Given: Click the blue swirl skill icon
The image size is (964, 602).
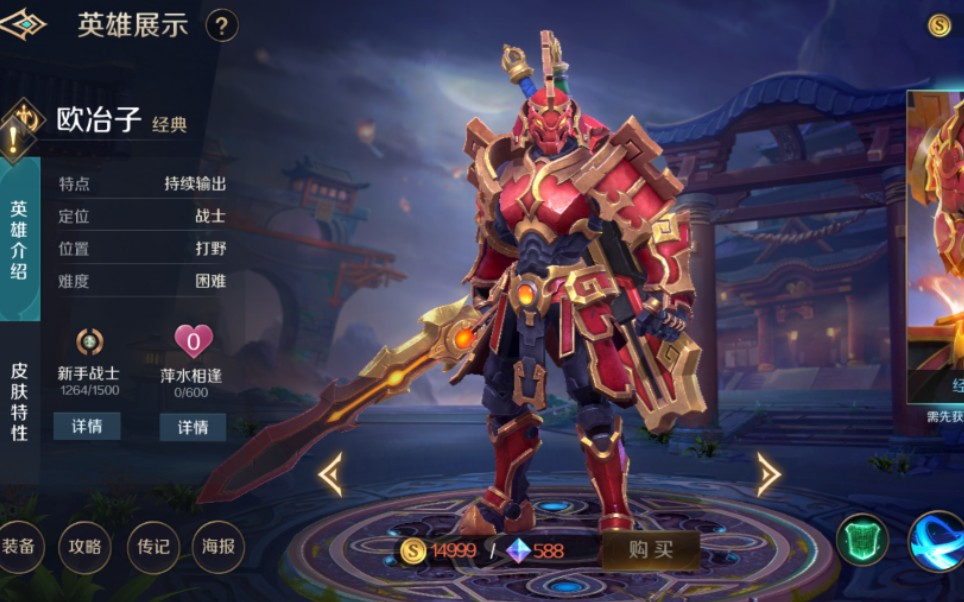Looking at the screenshot, I should point(937,540).
